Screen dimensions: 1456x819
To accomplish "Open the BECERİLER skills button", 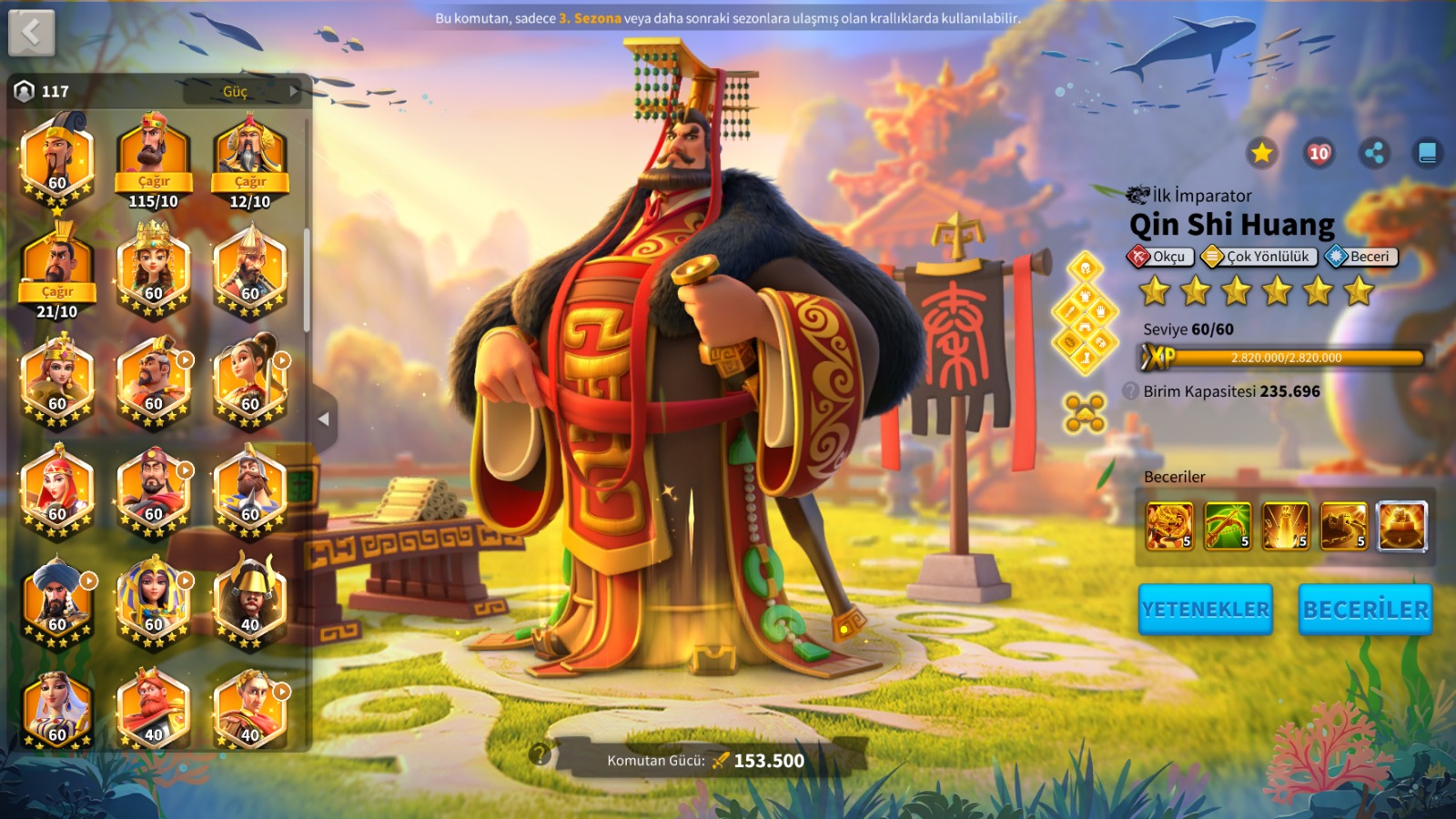I will 1365,609.
